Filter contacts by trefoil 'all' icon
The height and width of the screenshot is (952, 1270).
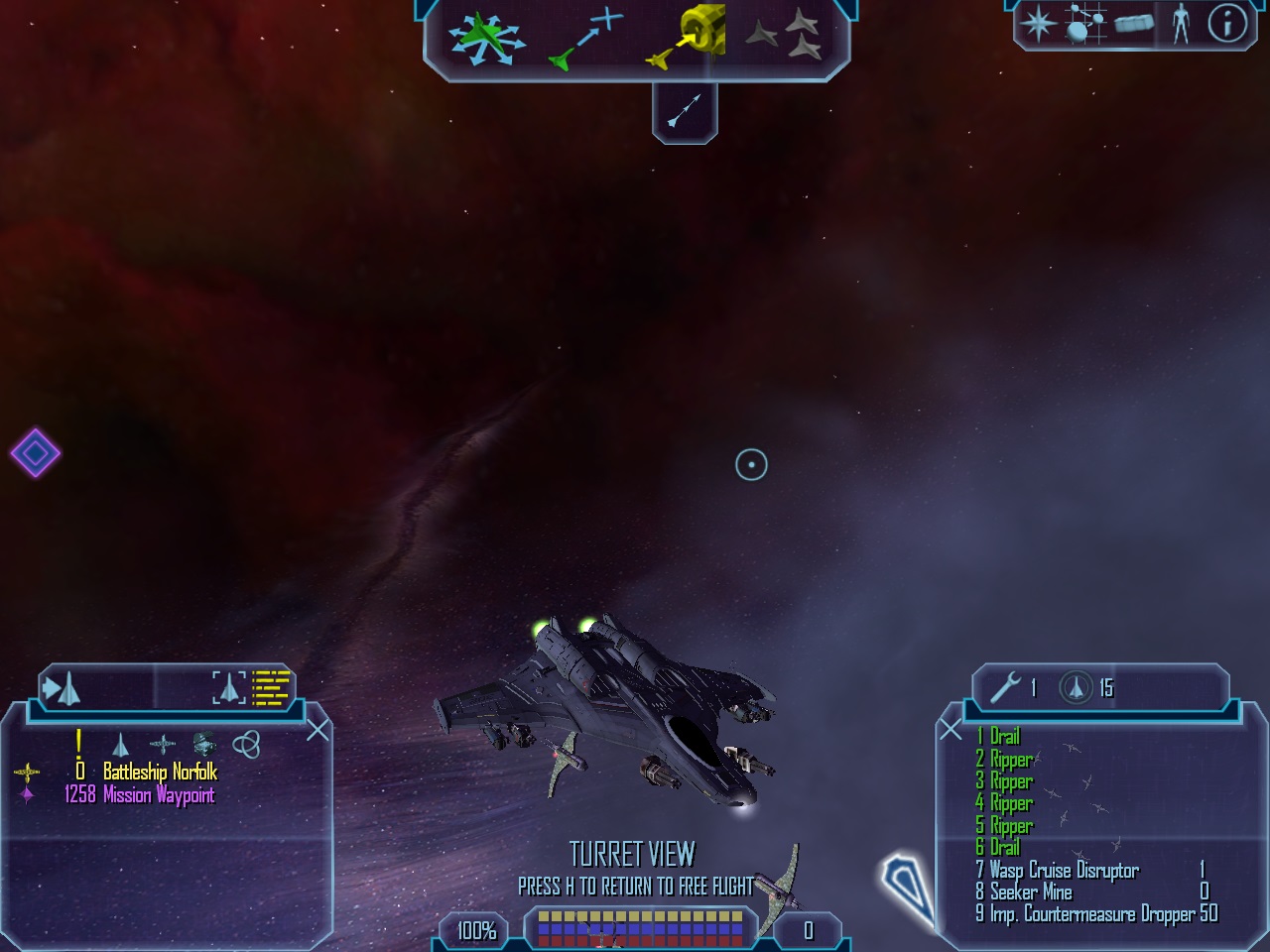[246, 743]
